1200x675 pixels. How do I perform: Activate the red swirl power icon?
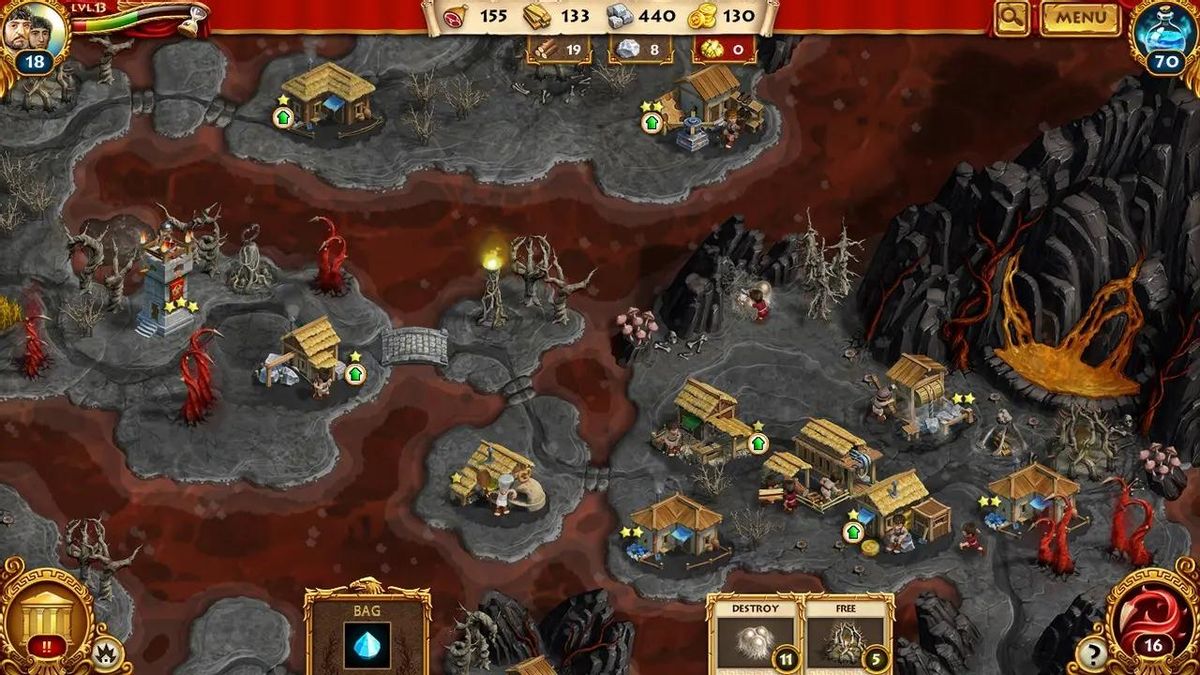(x=1151, y=613)
